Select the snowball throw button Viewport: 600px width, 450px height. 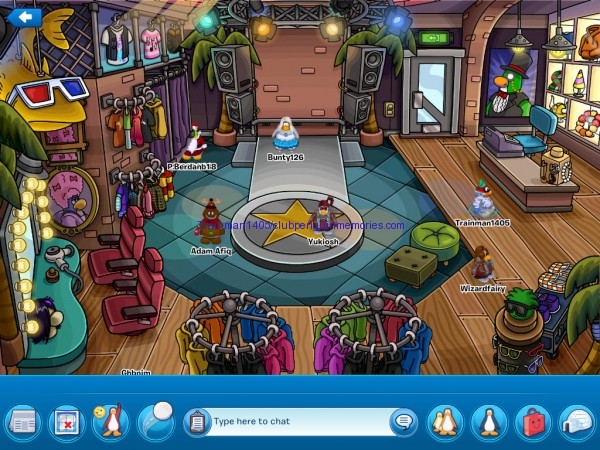click(x=155, y=420)
